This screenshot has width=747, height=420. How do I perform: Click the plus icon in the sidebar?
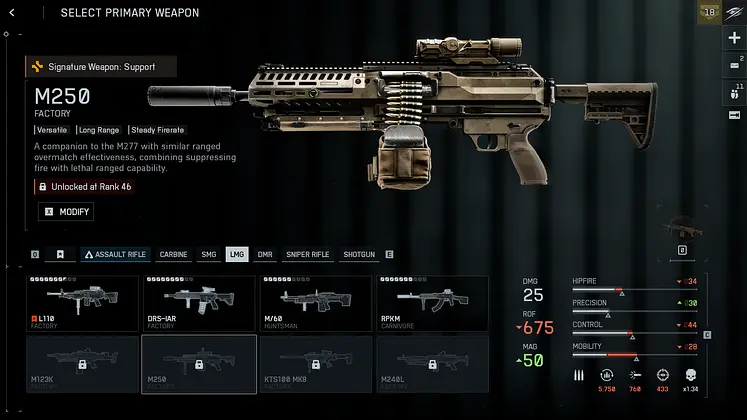point(735,38)
